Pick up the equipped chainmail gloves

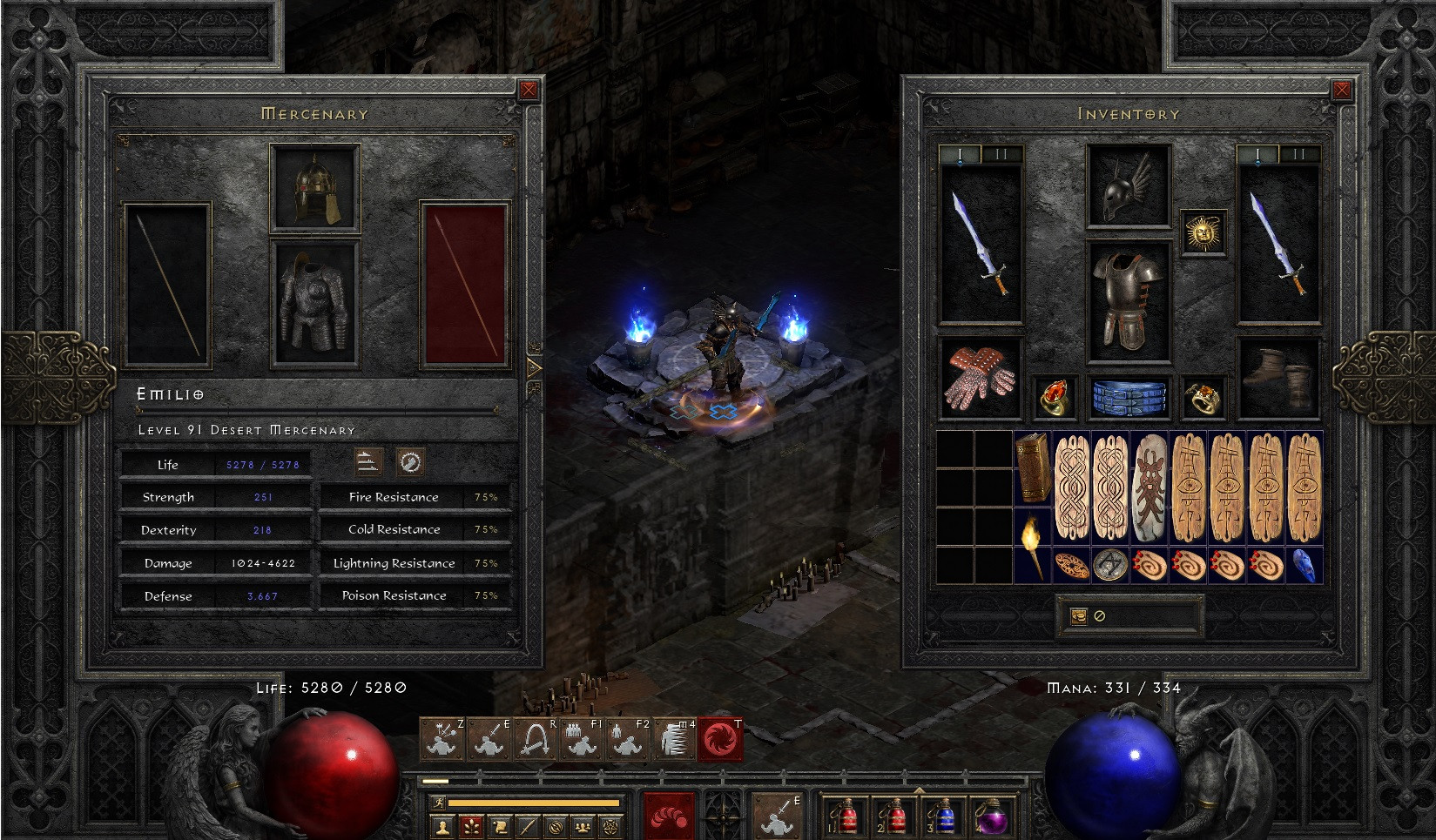coord(981,378)
